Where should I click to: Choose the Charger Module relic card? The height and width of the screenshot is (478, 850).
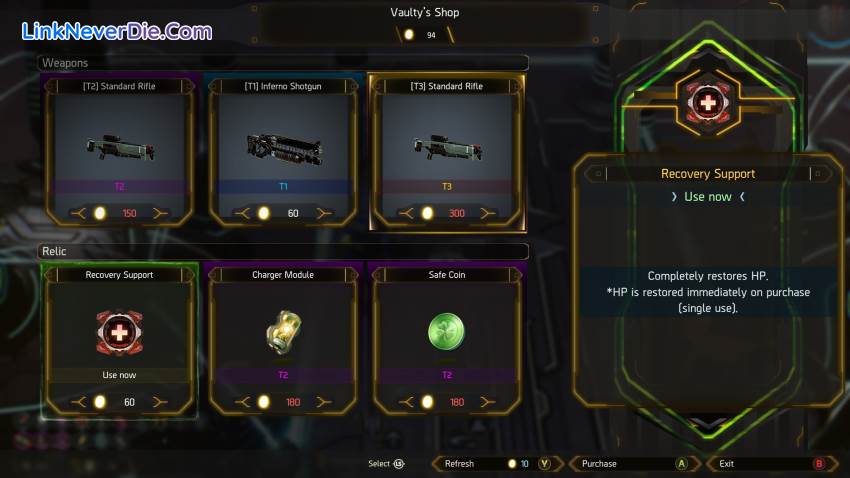[x=283, y=340]
